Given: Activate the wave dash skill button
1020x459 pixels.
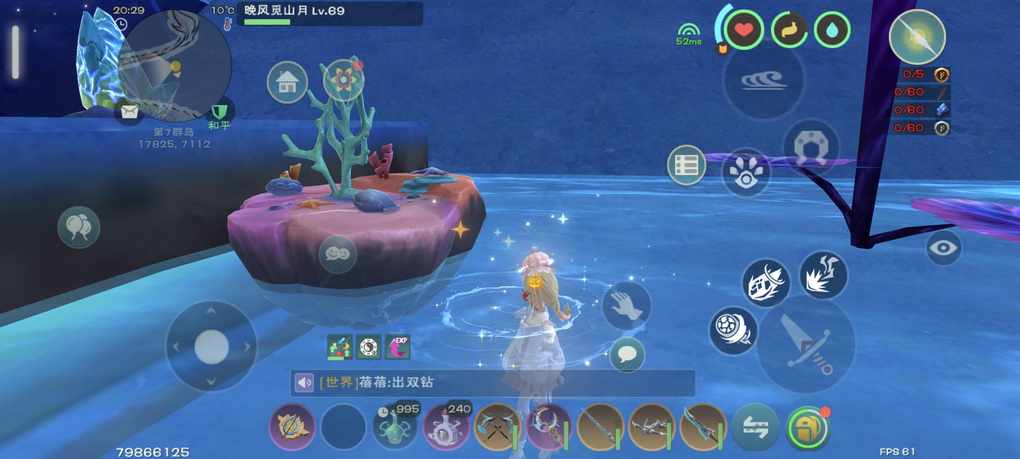Looking at the screenshot, I should [763, 82].
